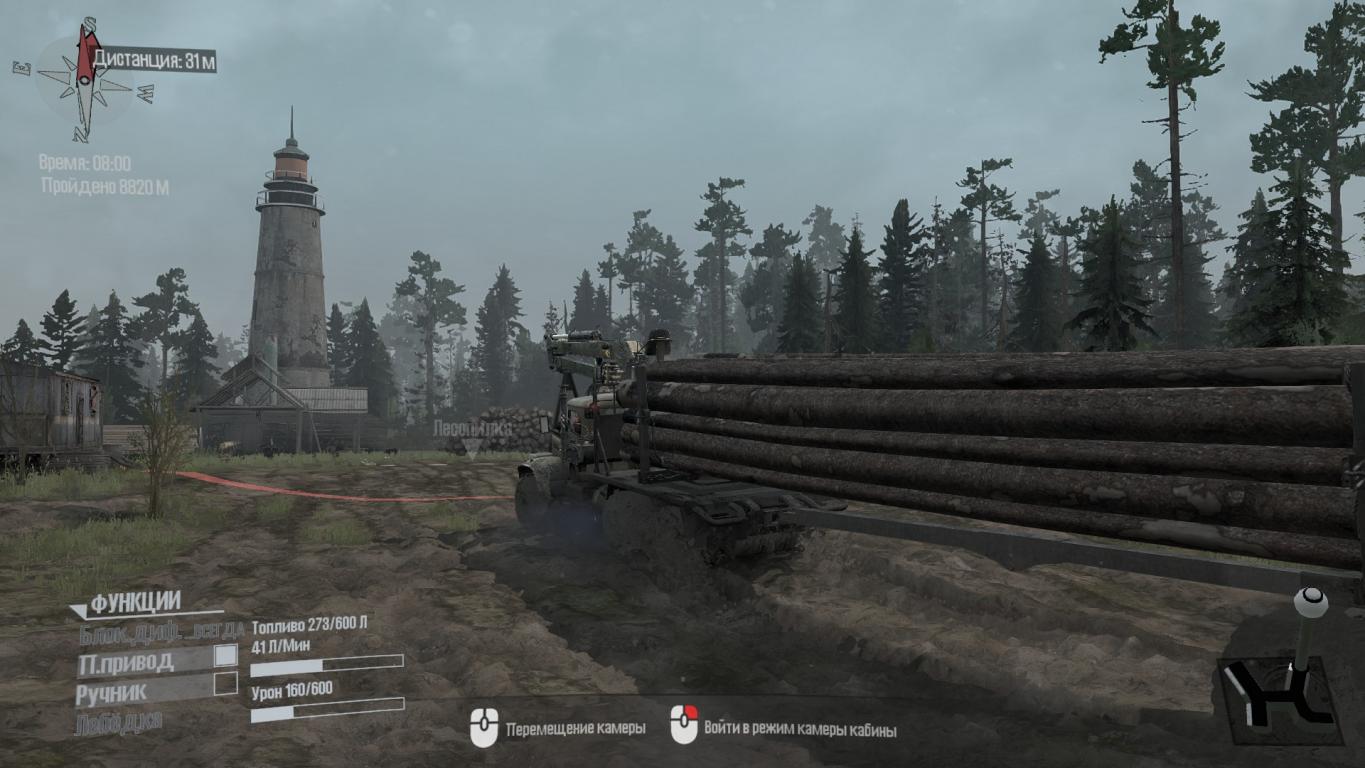Image resolution: width=1365 pixels, height=768 pixels.
Task: Select the Лебёдка winch function
Action: pos(118,722)
